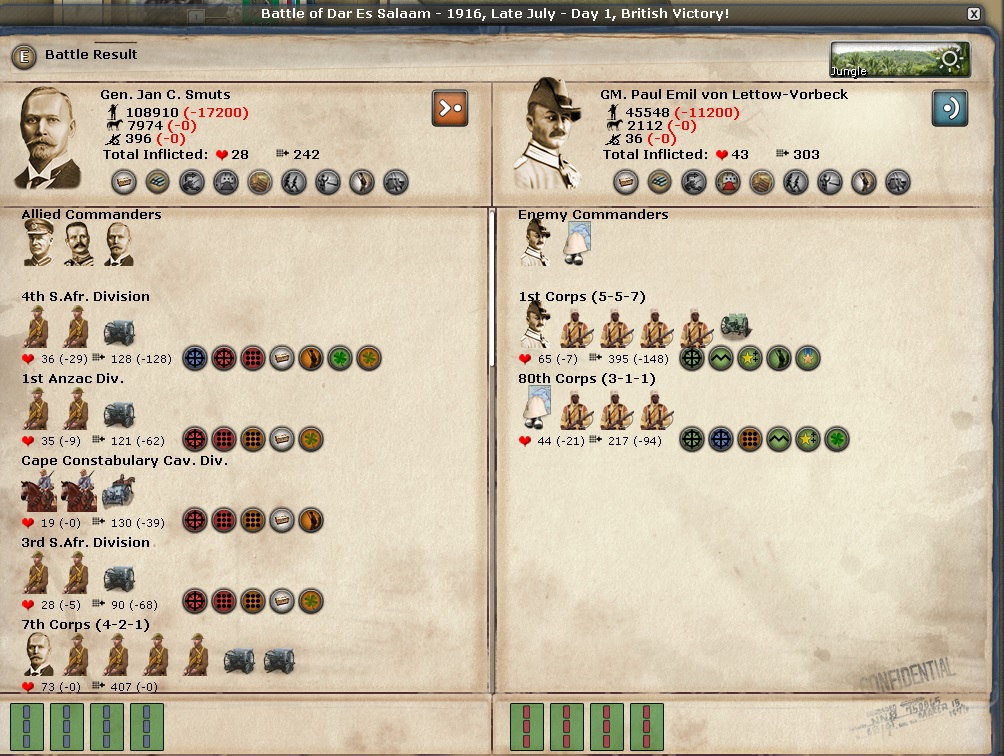Select the 4th S.Afr. Division row
This screenshot has height=756, width=1004.
[86, 297]
